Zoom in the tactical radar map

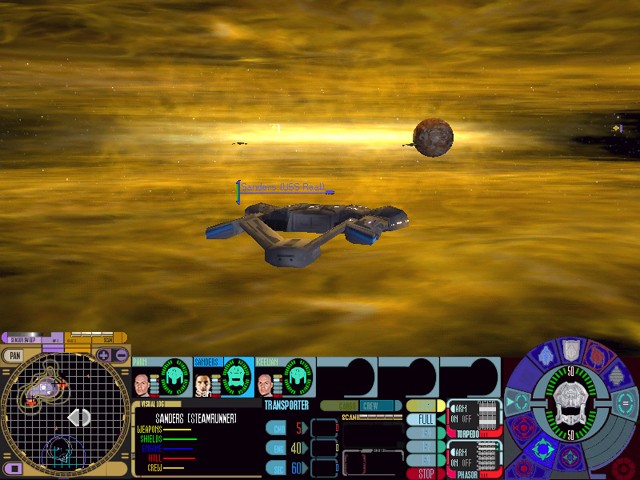click(x=104, y=355)
